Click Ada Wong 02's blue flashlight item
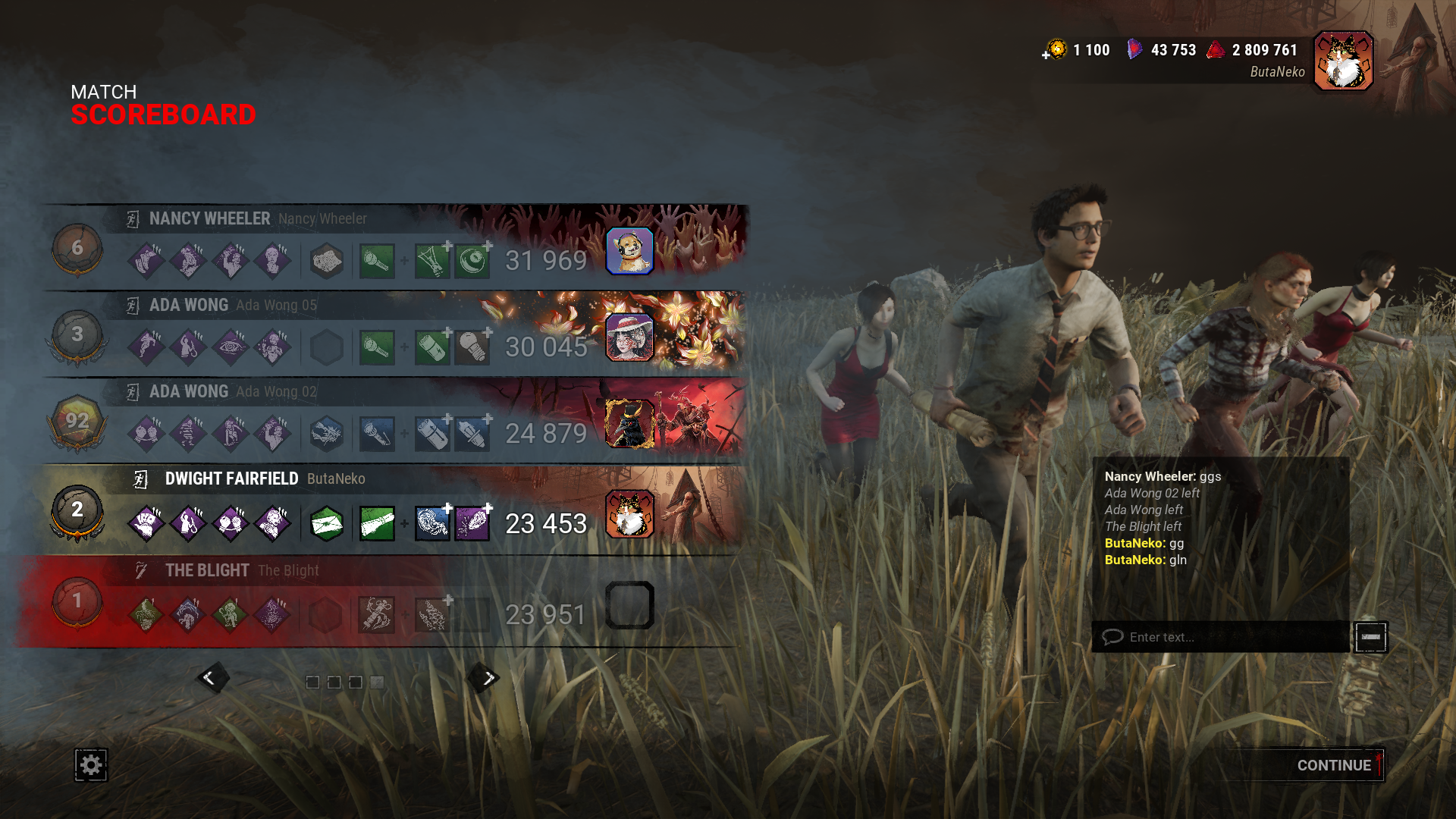Screen dimensions: 1456x819 [377, 435]
